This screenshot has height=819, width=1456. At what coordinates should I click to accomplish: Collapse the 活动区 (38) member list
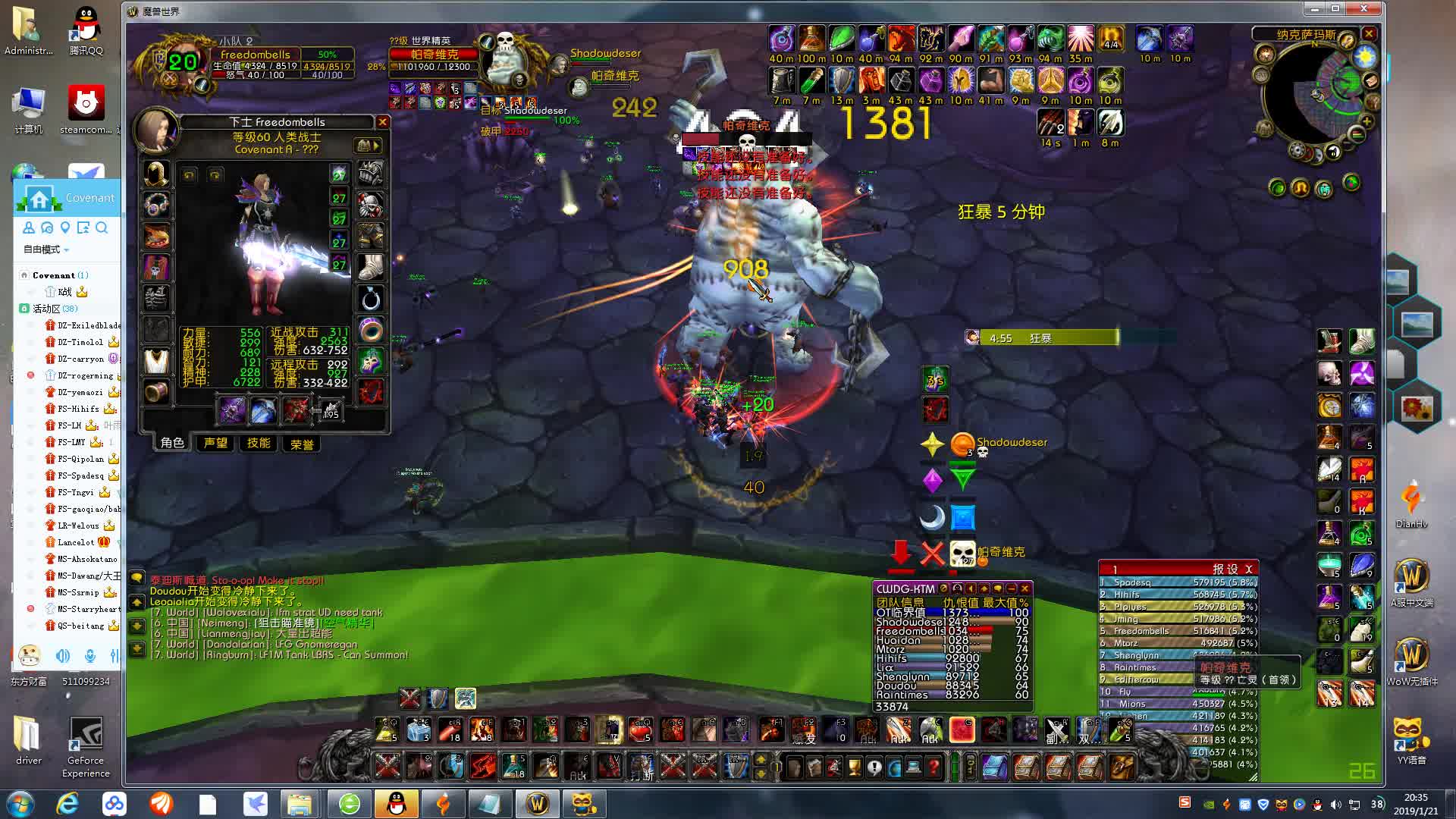pos(49,308)
